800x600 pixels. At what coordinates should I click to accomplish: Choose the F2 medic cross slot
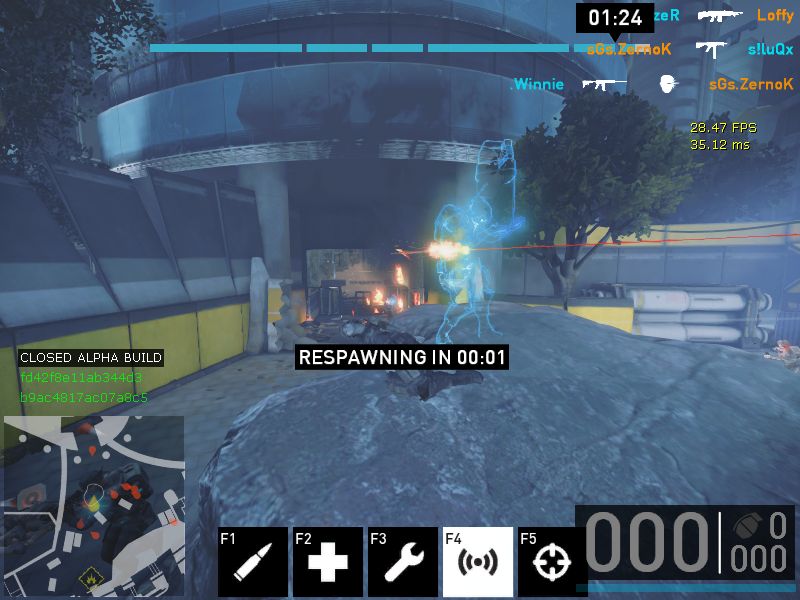click(328, 561)
